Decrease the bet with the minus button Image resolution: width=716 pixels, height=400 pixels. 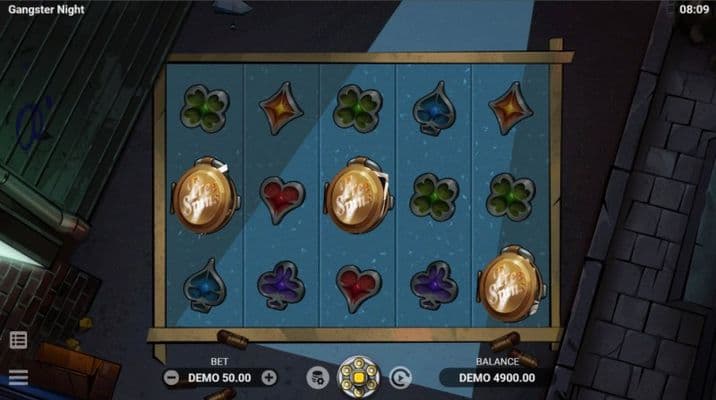pyautogui.click(x=171, y=378)
